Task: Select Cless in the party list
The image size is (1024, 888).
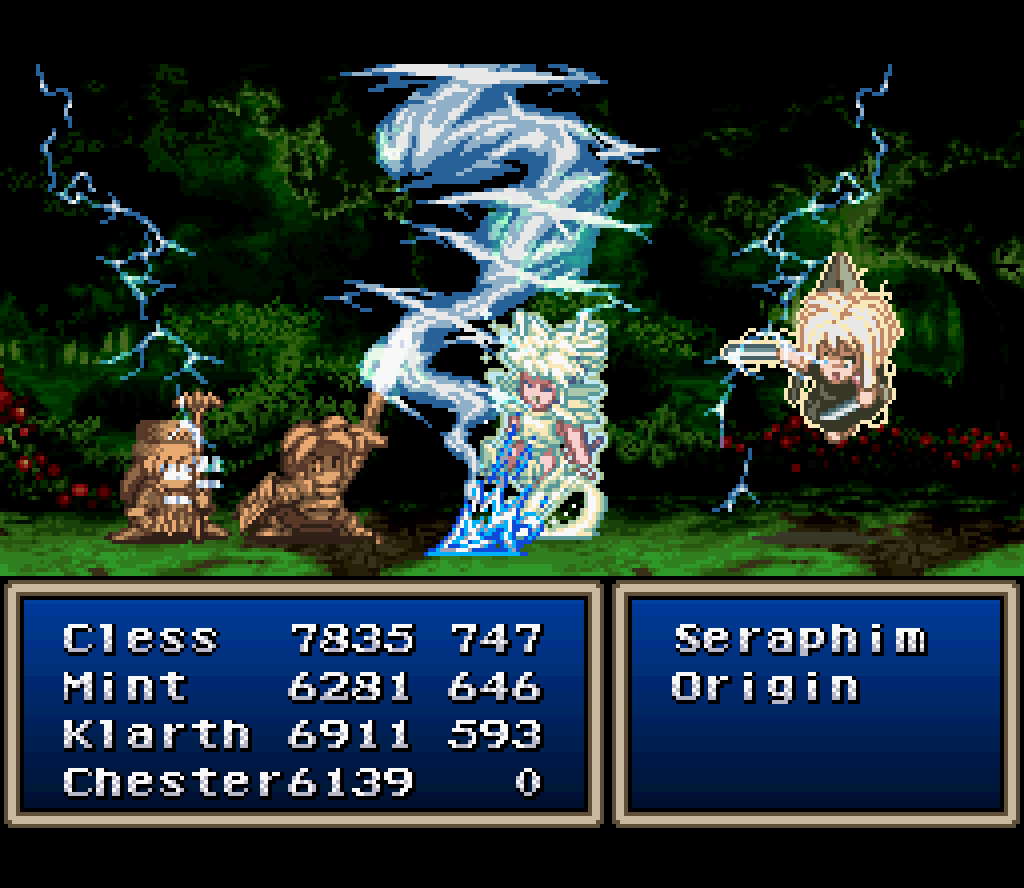Action: pyautogui.click(x=141, y=638)
